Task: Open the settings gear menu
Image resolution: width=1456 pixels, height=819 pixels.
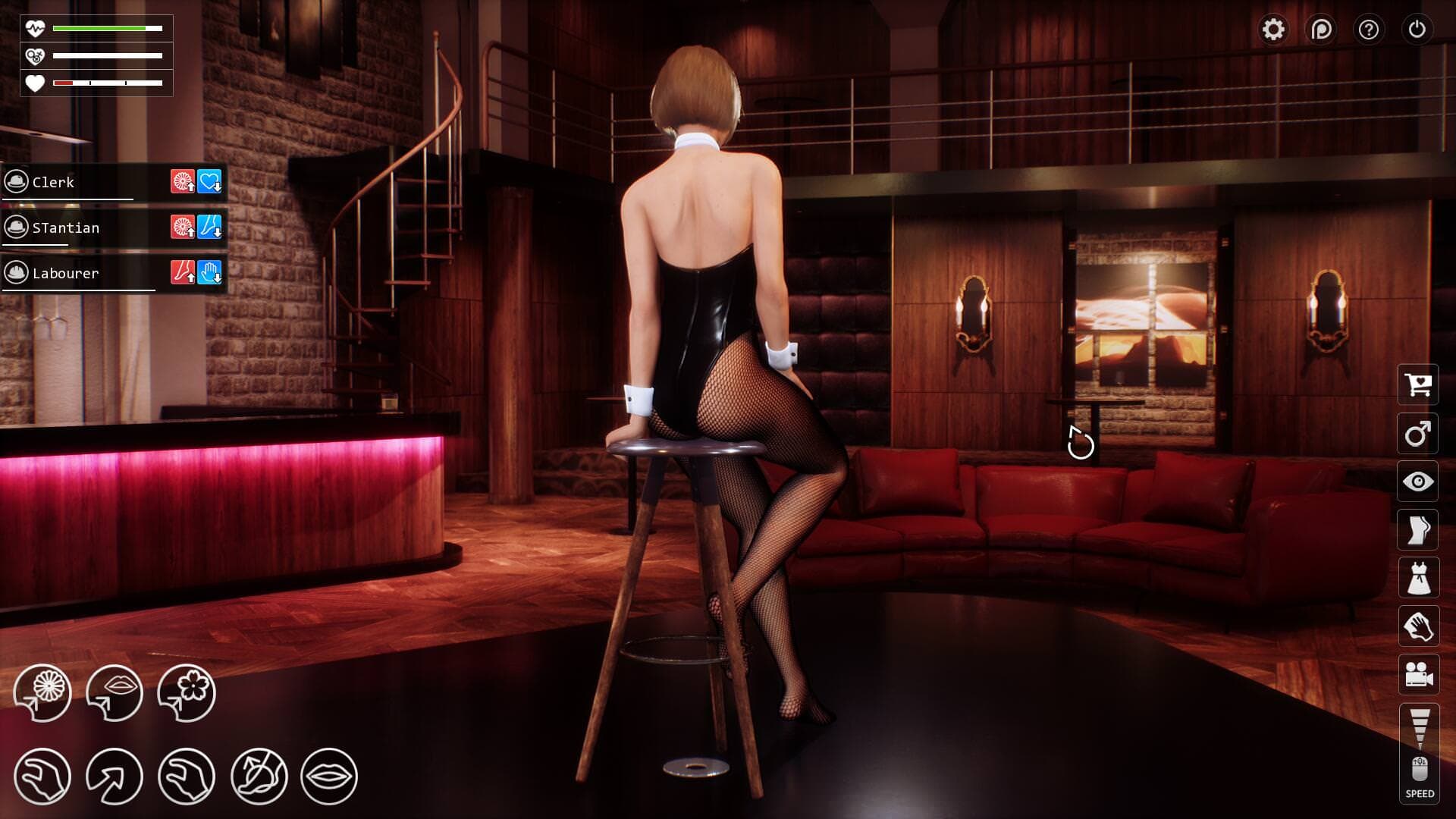Action: (x=1273, y=30)
